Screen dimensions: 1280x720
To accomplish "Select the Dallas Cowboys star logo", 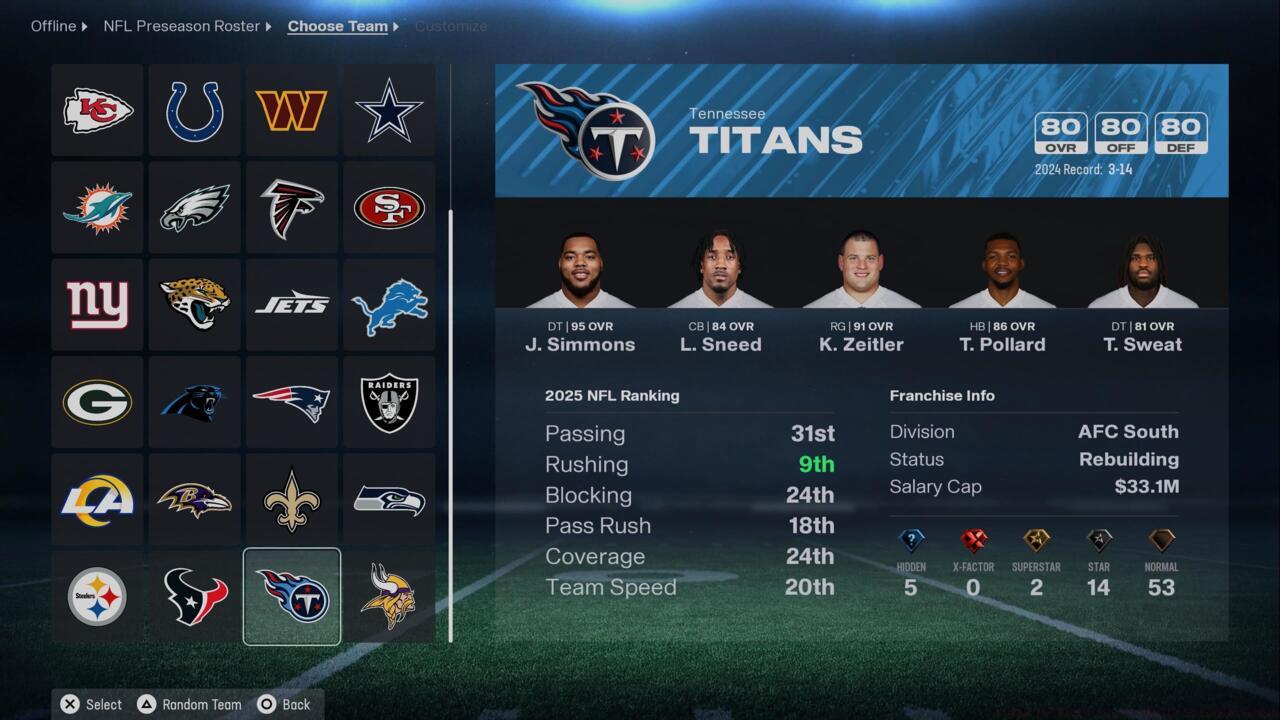I will (x=388, y=110).
